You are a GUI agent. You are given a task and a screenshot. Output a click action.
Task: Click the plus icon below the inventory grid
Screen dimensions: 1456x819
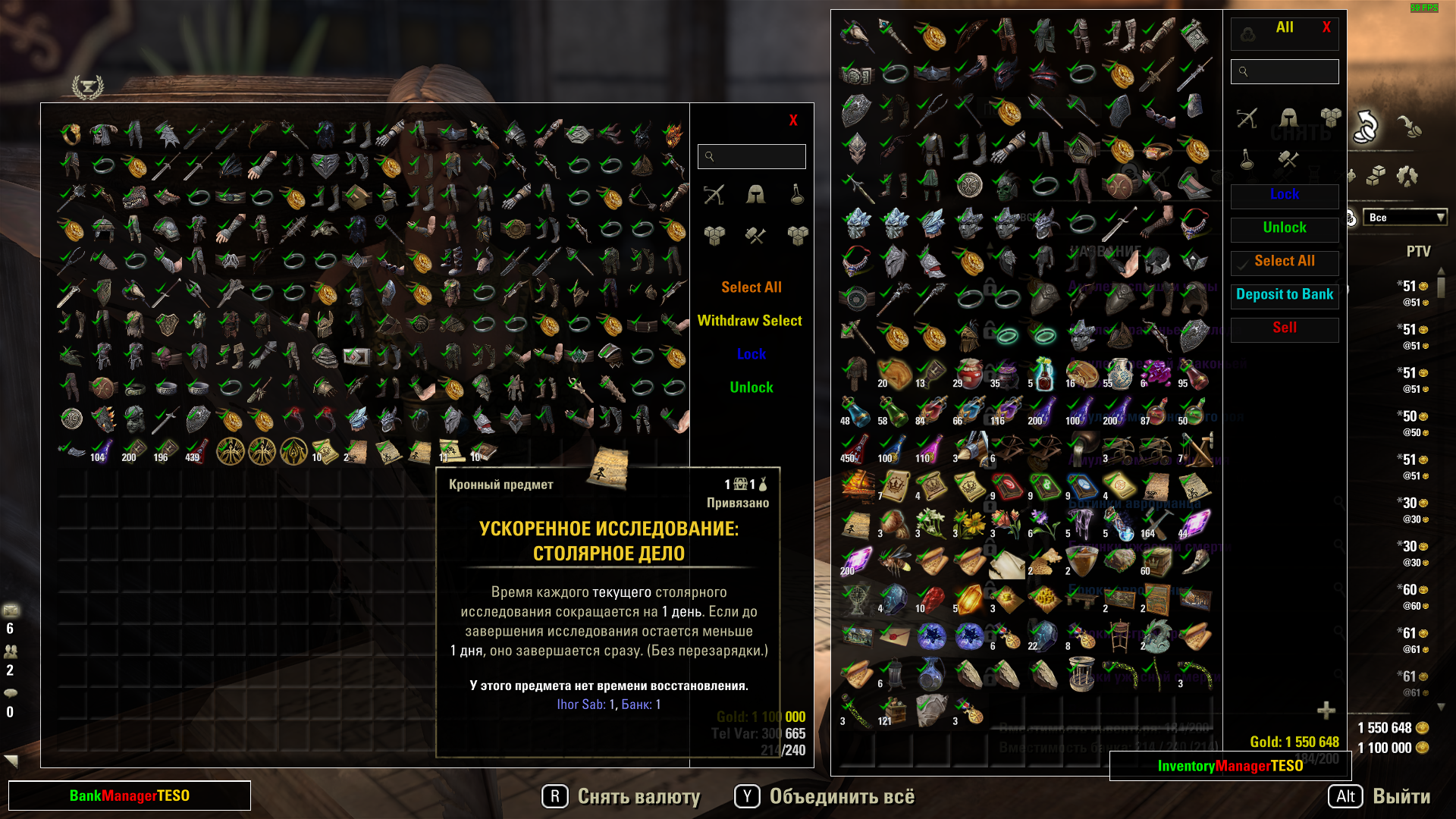pyautogui.click(x=1326, y=711)
